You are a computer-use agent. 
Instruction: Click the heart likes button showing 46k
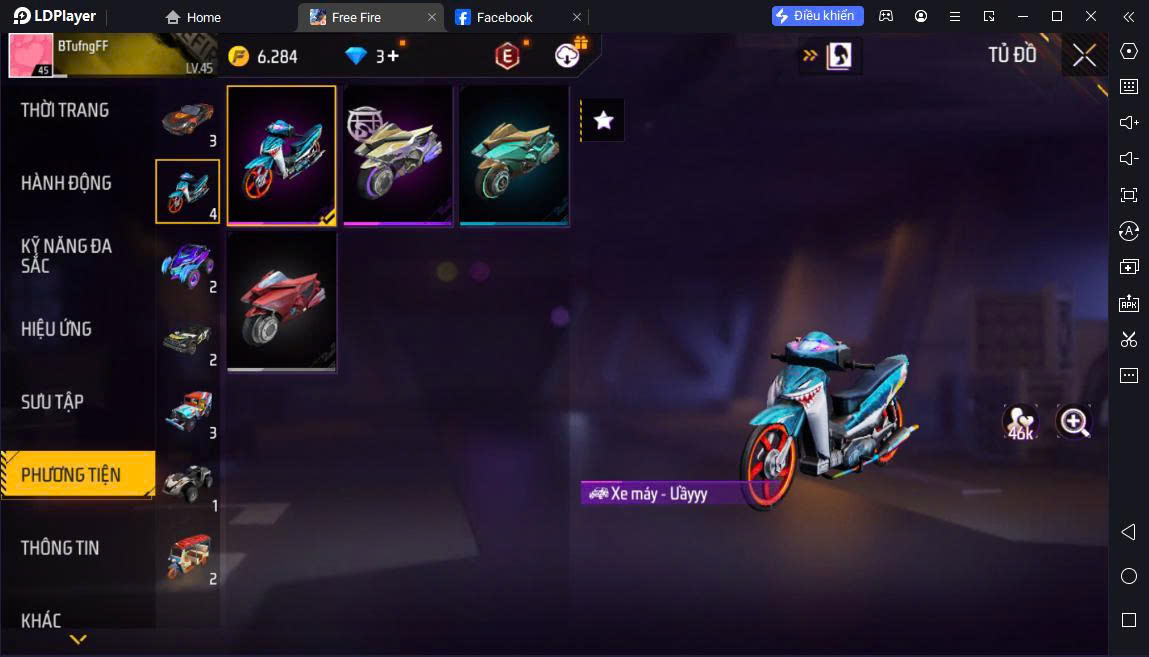click(x=1020, y=422)
